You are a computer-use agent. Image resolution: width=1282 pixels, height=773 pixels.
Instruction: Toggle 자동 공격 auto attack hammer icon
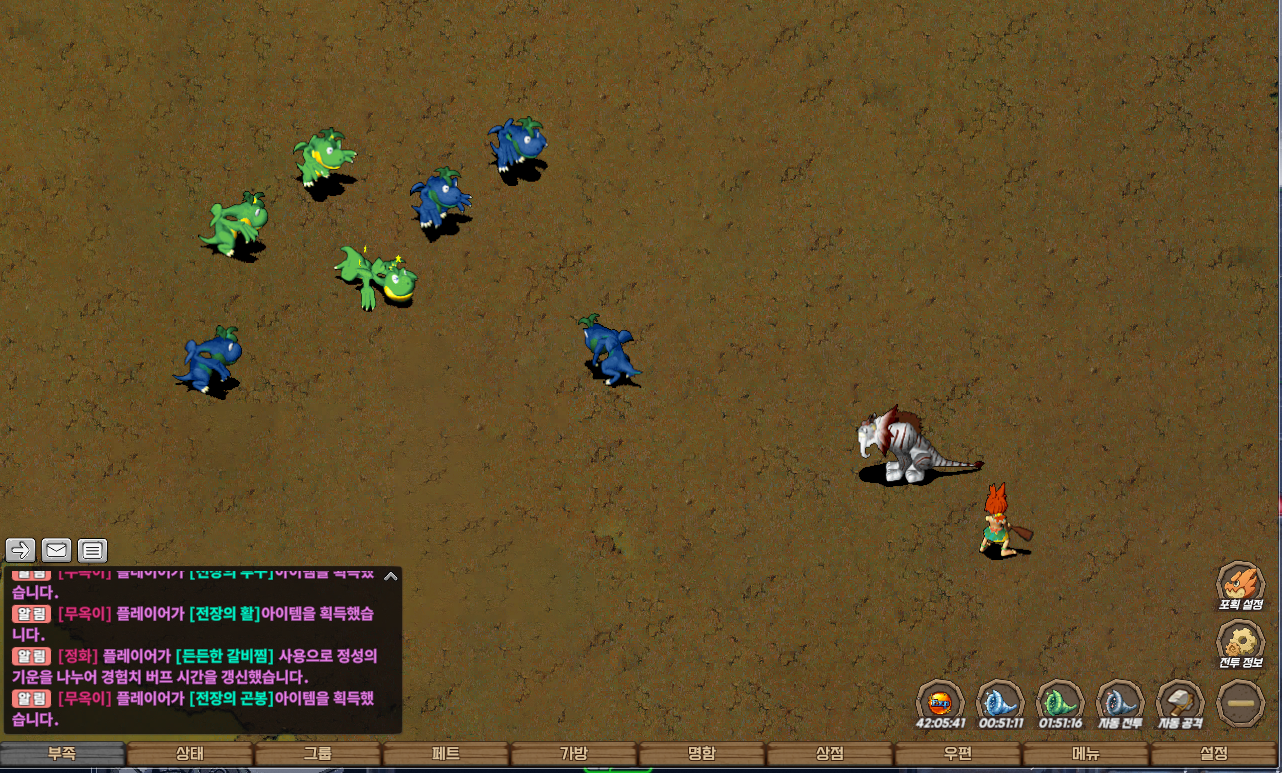pyautogui.click(x=1180, y=702)
